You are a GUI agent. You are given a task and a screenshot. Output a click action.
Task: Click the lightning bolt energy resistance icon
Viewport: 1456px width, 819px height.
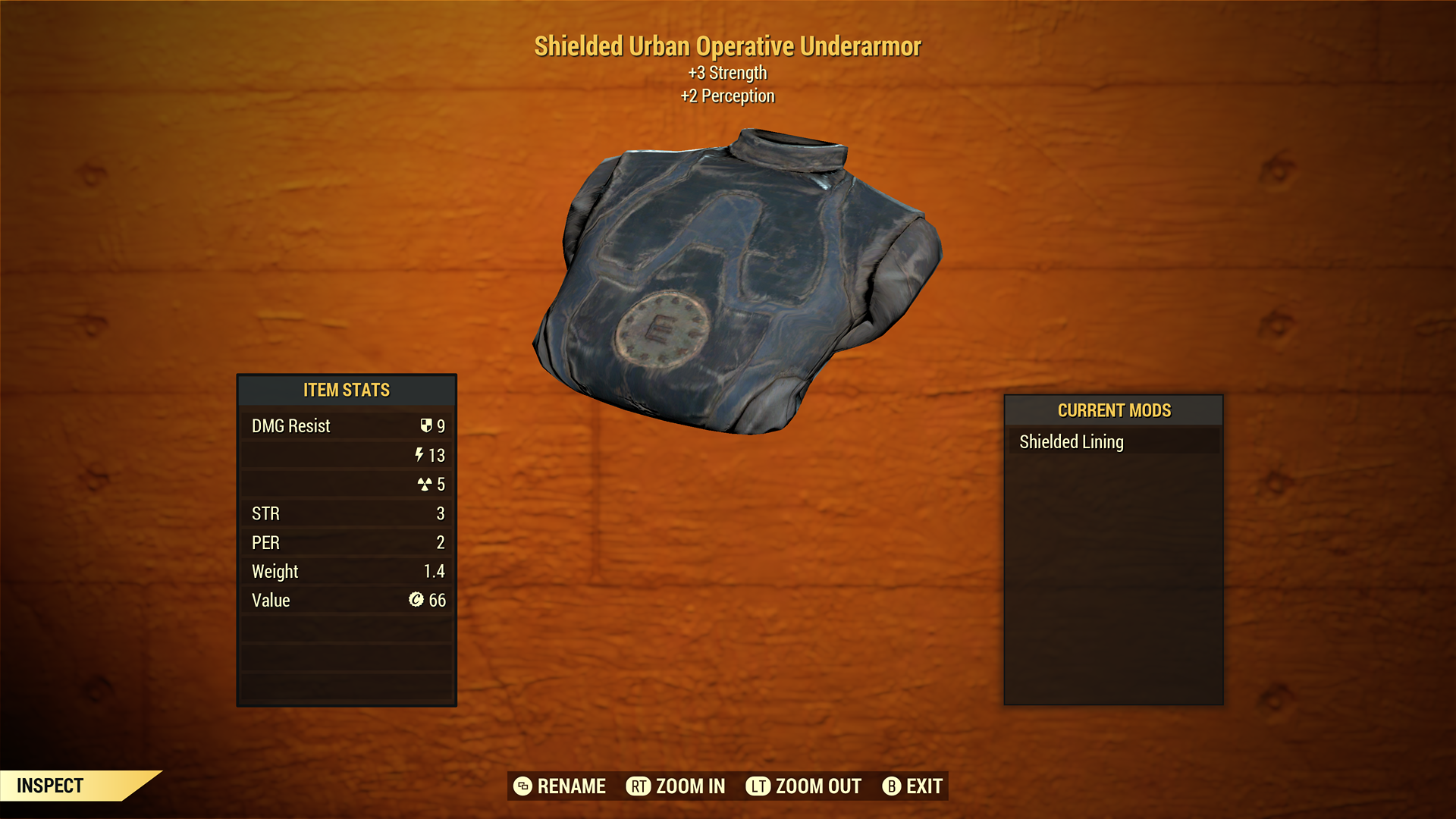(419, 455)
